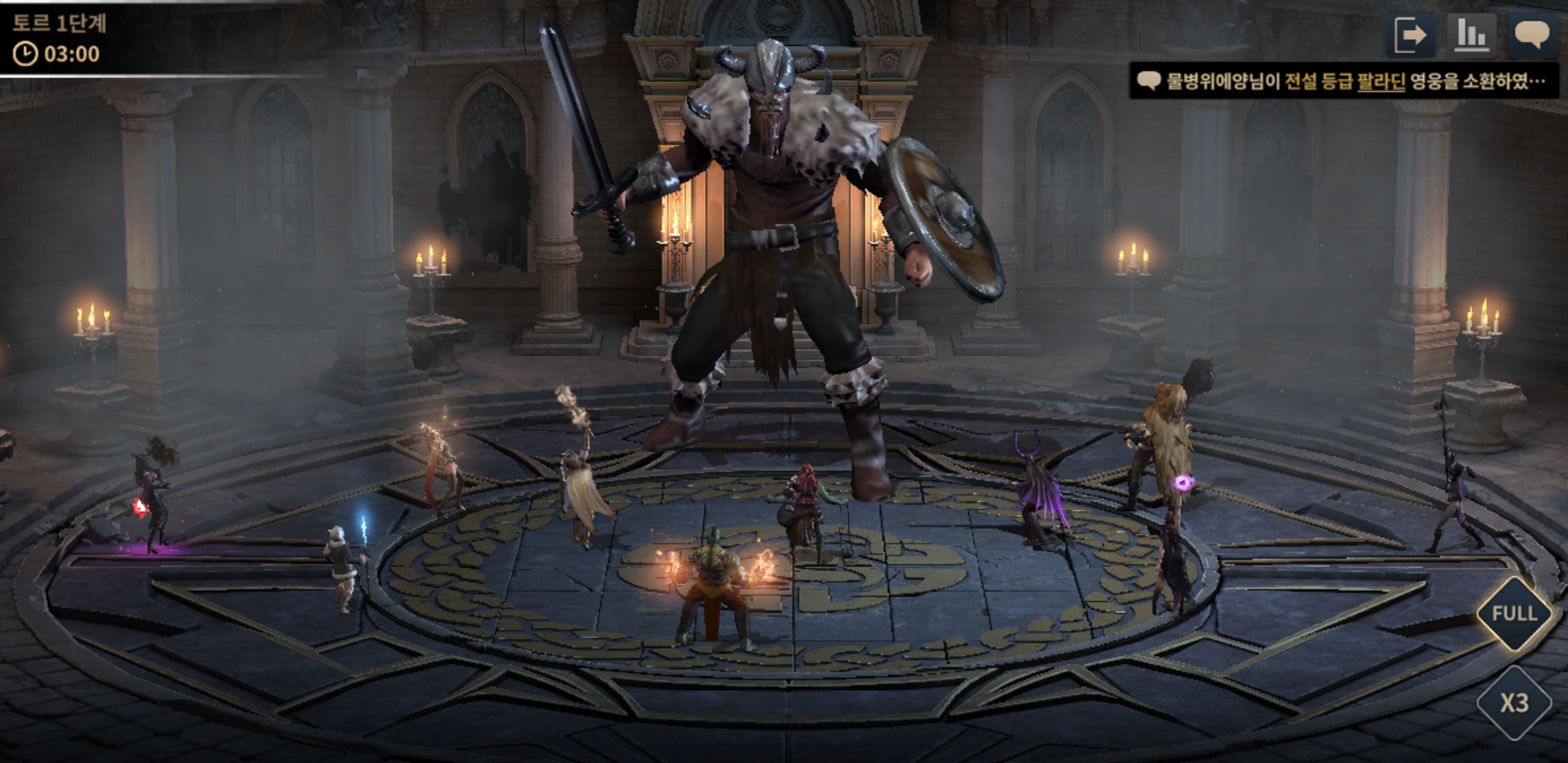Open the chat speech bubble button
This screenshot has height=763, width=1568.
click(1531, 36)
